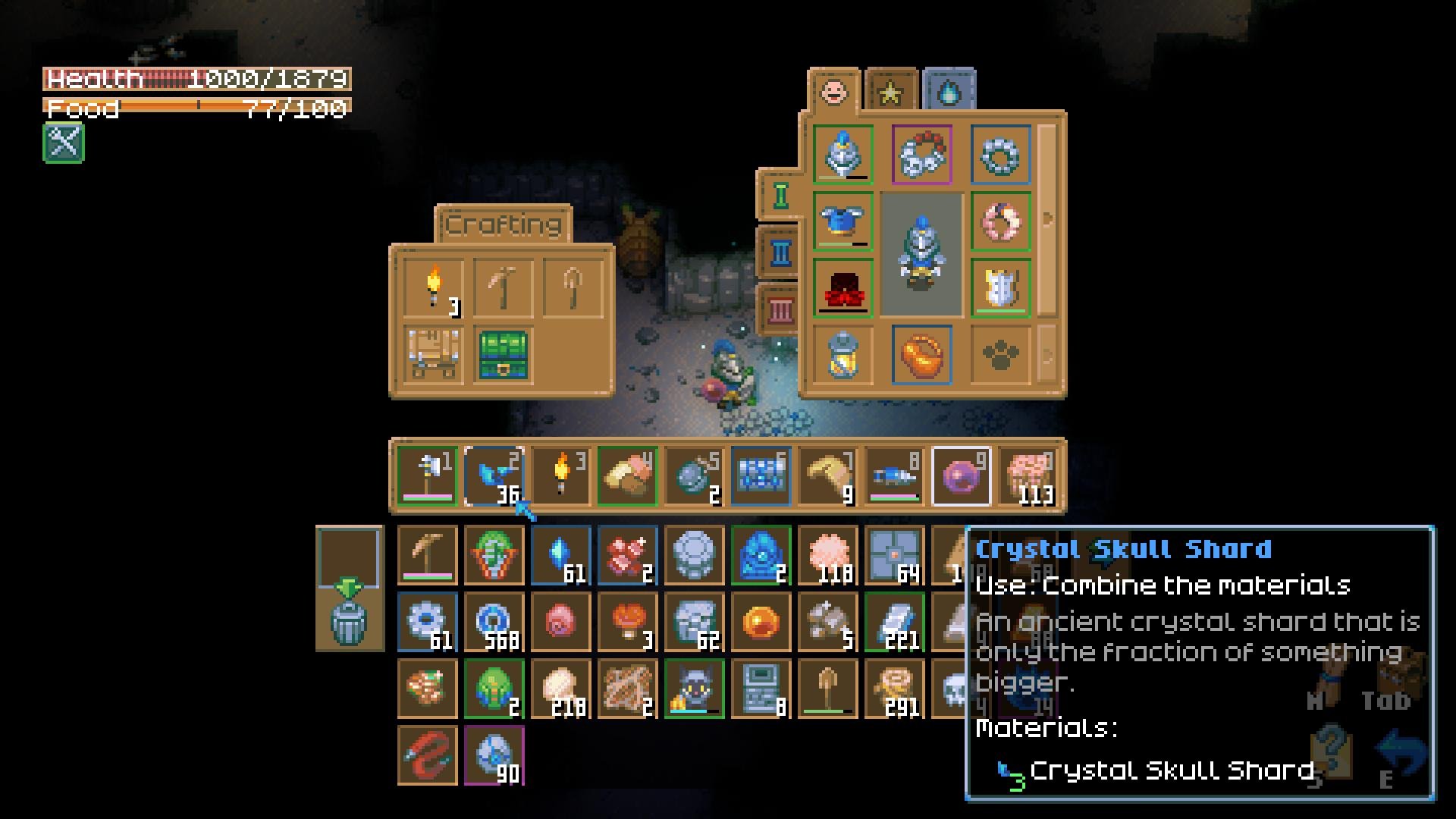
Task: Choose the lantern equipment slot
Action: (x=843, y=355)
